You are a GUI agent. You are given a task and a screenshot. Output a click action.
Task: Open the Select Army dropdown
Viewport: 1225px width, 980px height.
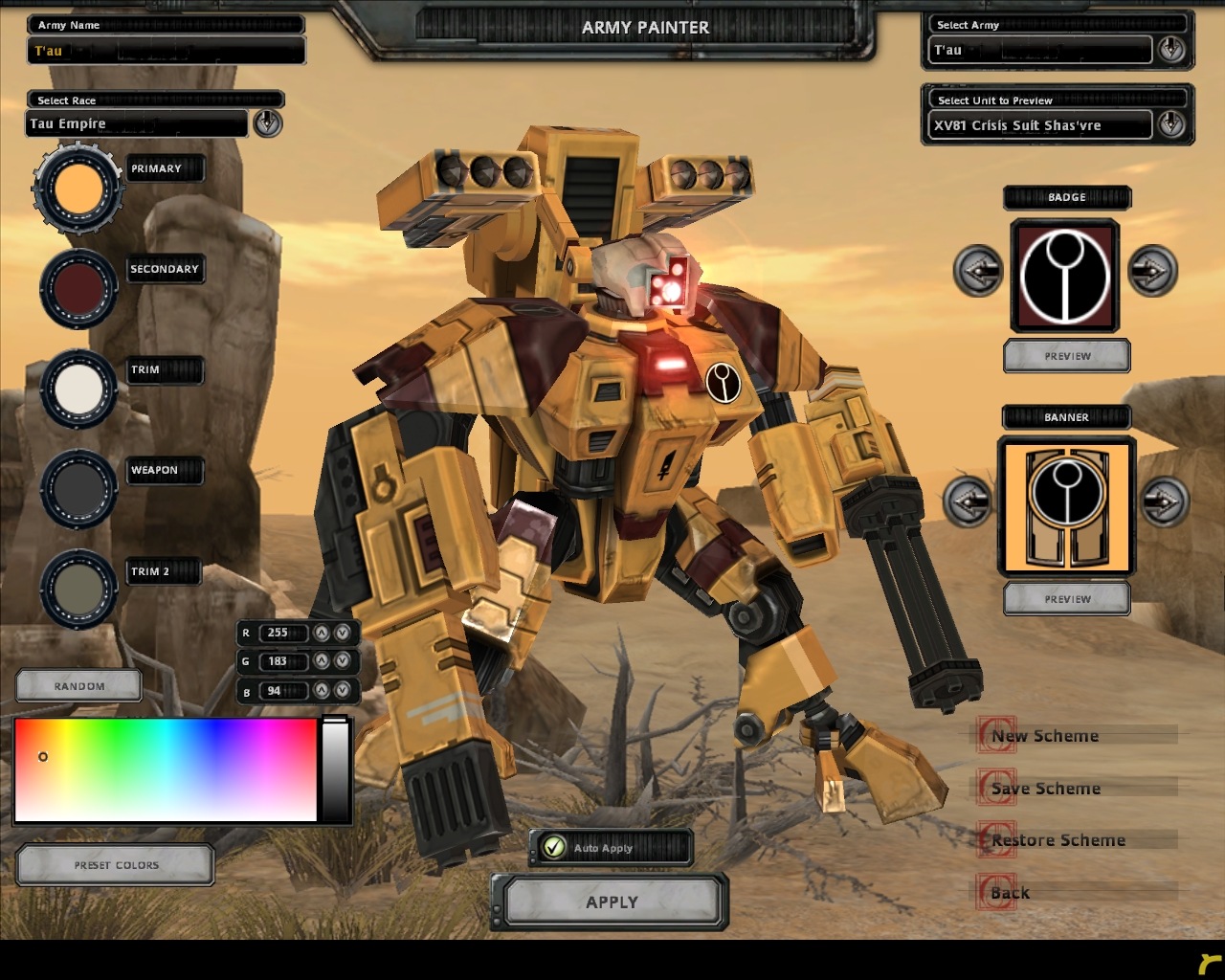(x=1170, y=50)
